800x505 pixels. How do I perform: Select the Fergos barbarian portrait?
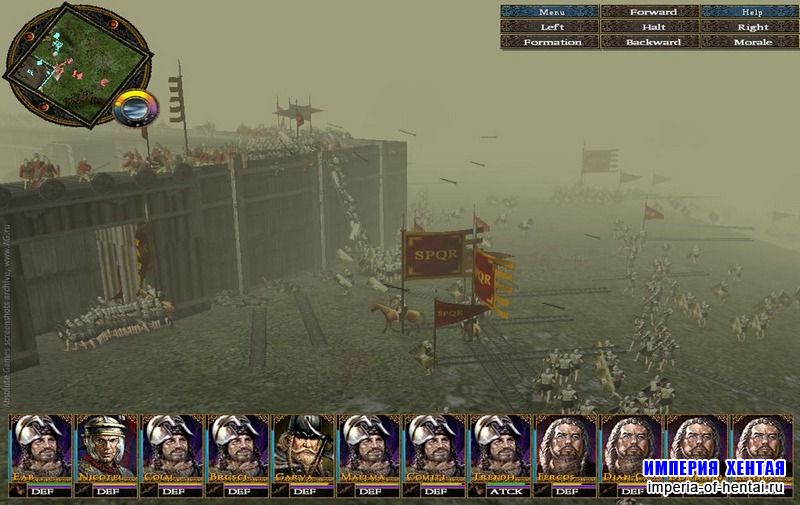(x=566, y=448)
